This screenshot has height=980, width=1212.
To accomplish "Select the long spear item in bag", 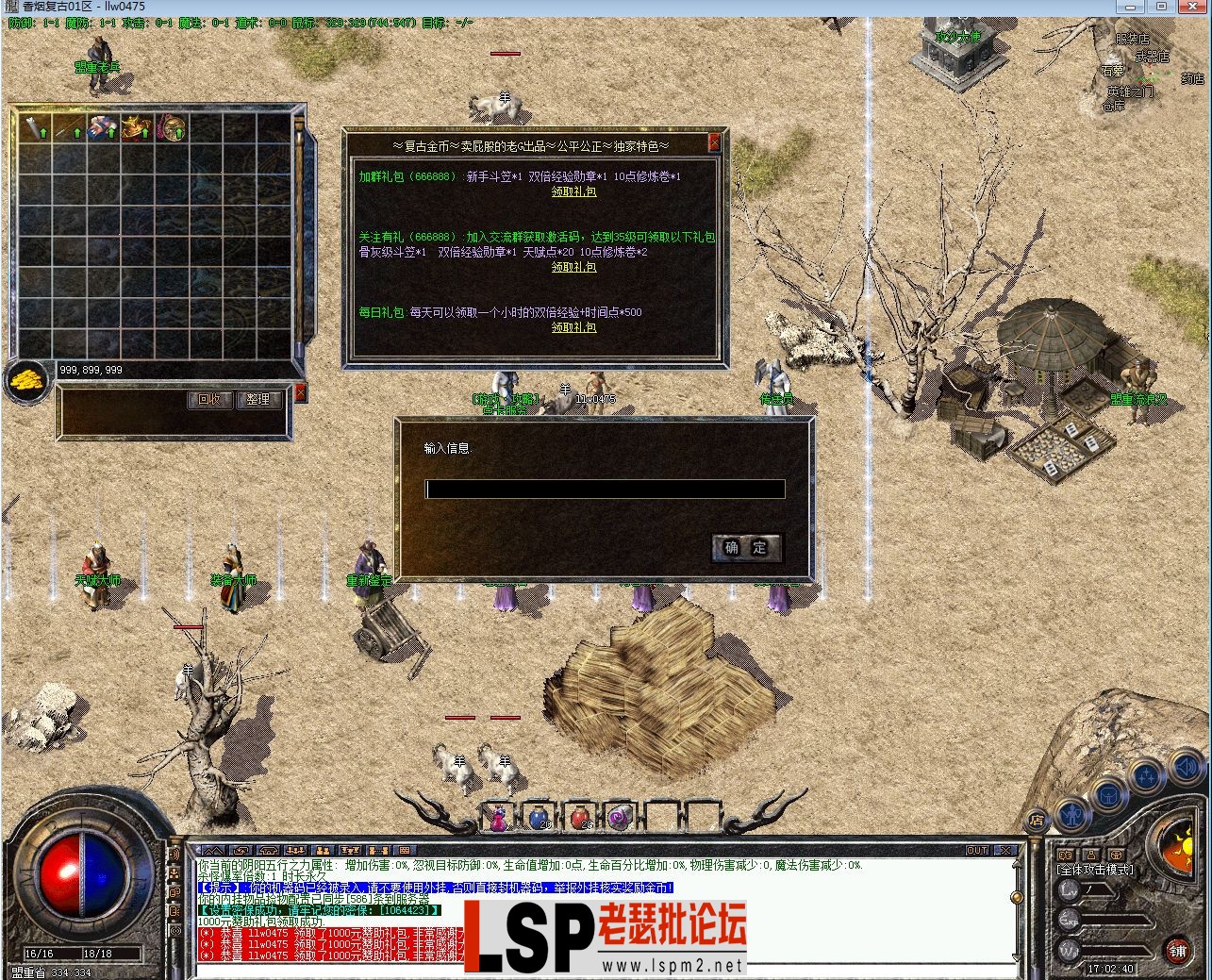I will click(68, 128).
